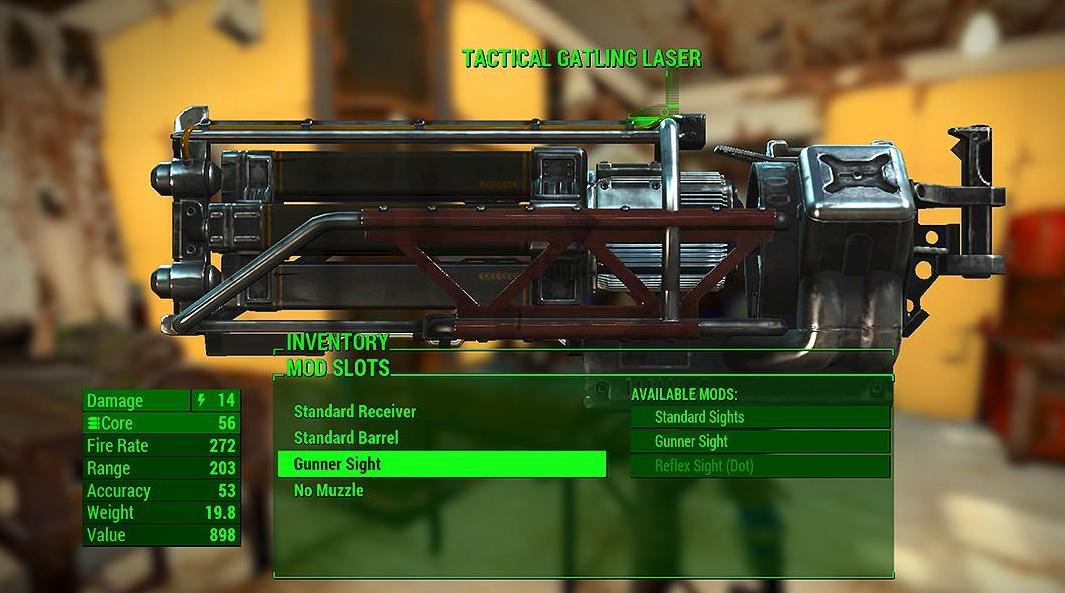
Task: Open the highlighted Gunner Sight mod slot
Action: tap(441, 464)
